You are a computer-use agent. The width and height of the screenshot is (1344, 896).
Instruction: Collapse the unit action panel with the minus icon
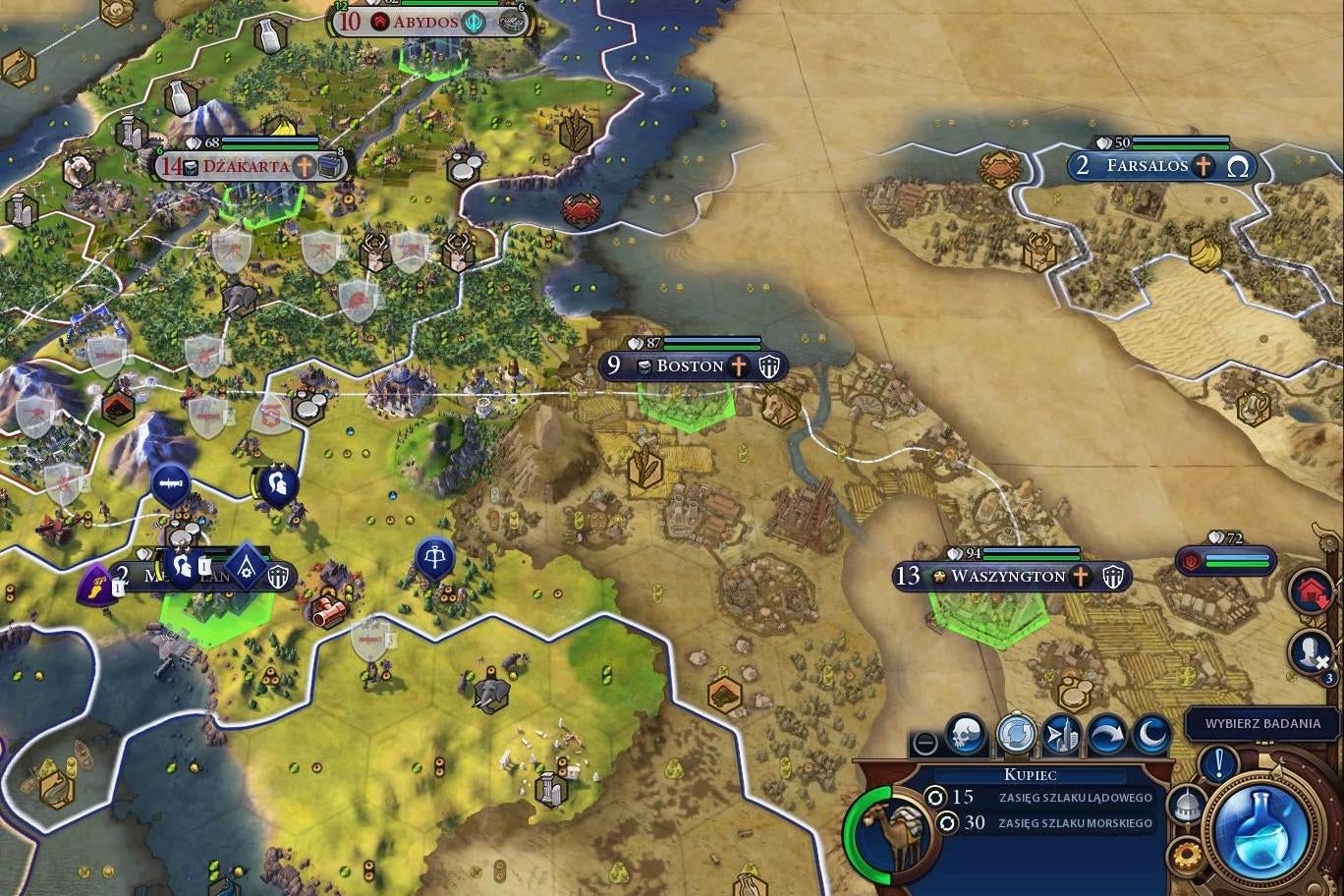pos(923,740)
